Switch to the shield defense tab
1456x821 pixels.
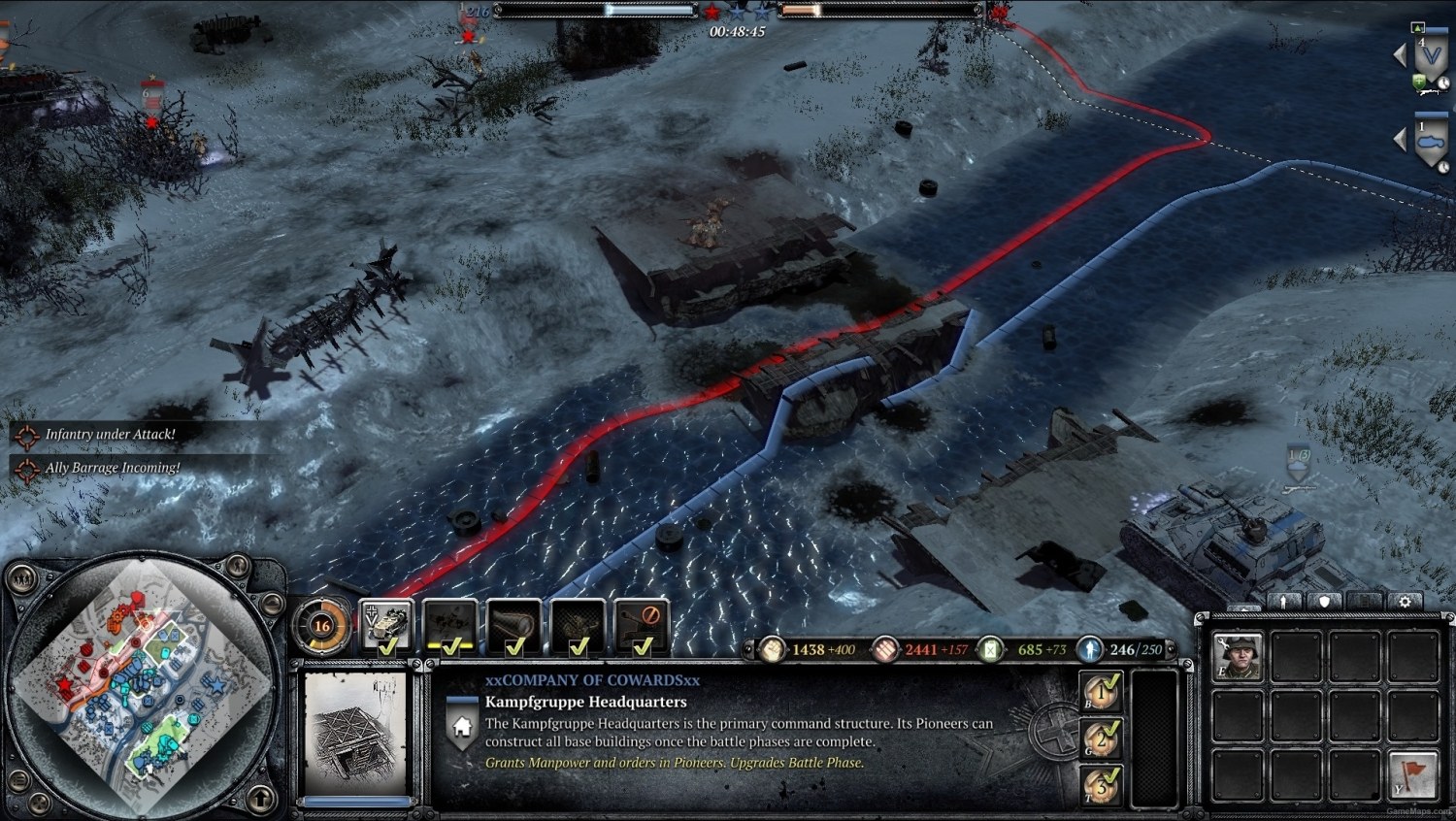pos(1325,600)
